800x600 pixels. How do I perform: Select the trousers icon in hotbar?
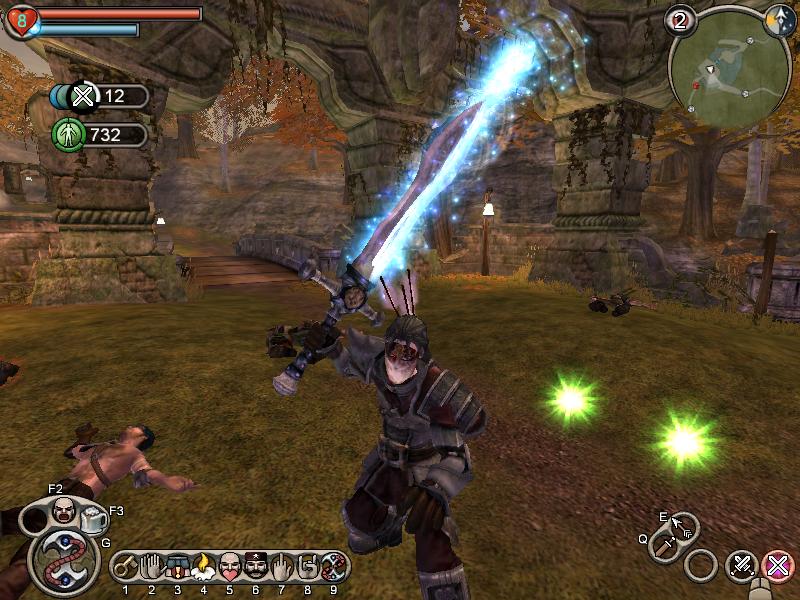click(178, 567)
